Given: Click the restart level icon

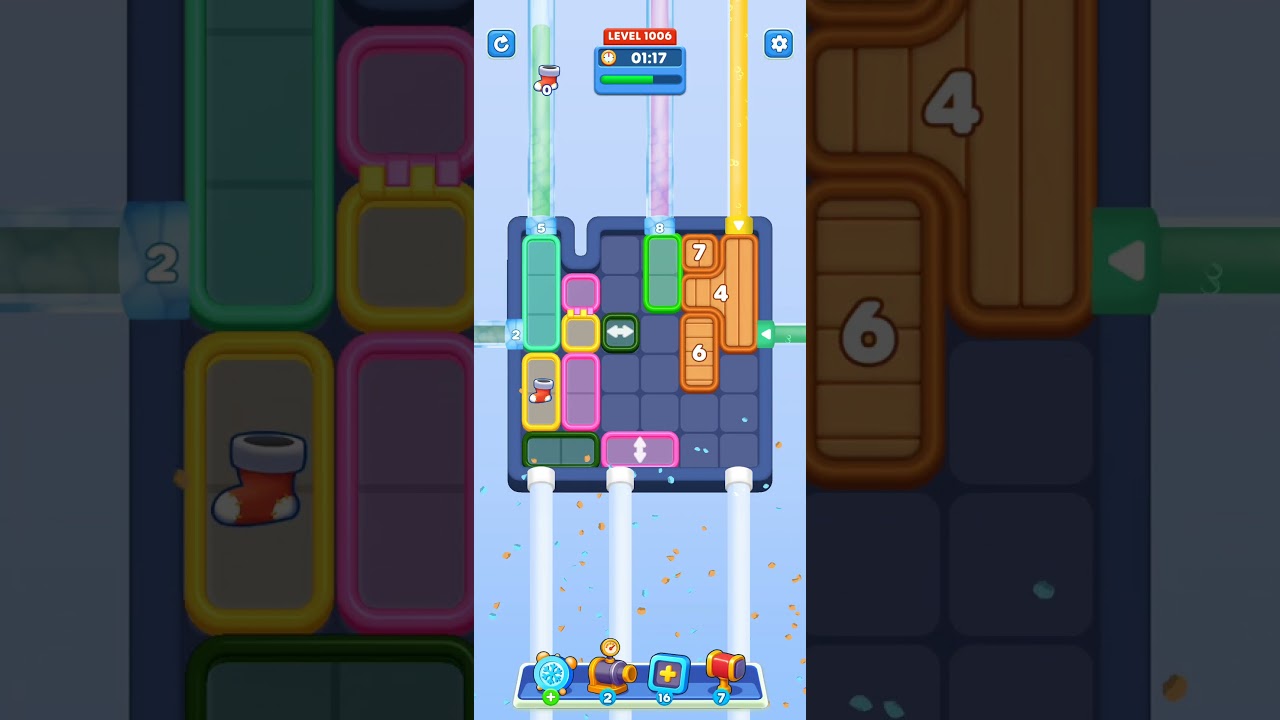Looking at the screenshot, I should [x=501, y=44].
